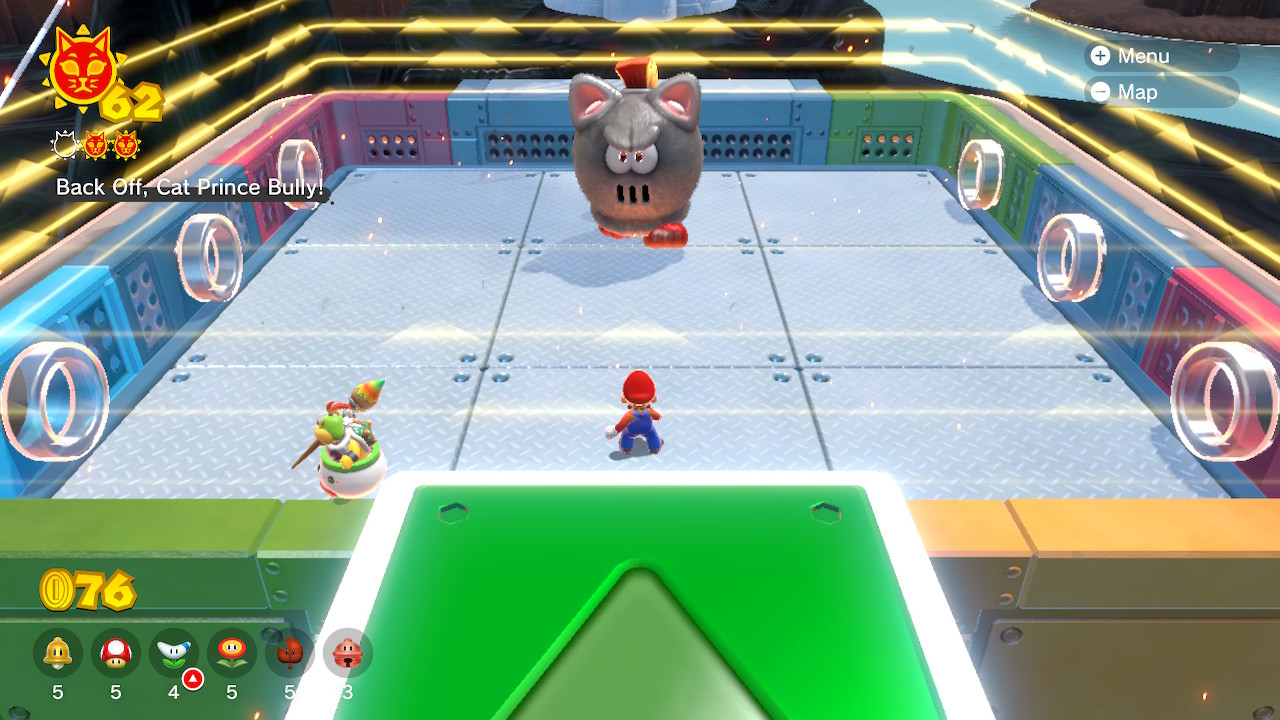Select the Lucky Bell item
Viewport: 1280px width, 720px height.
coord(347,652)
